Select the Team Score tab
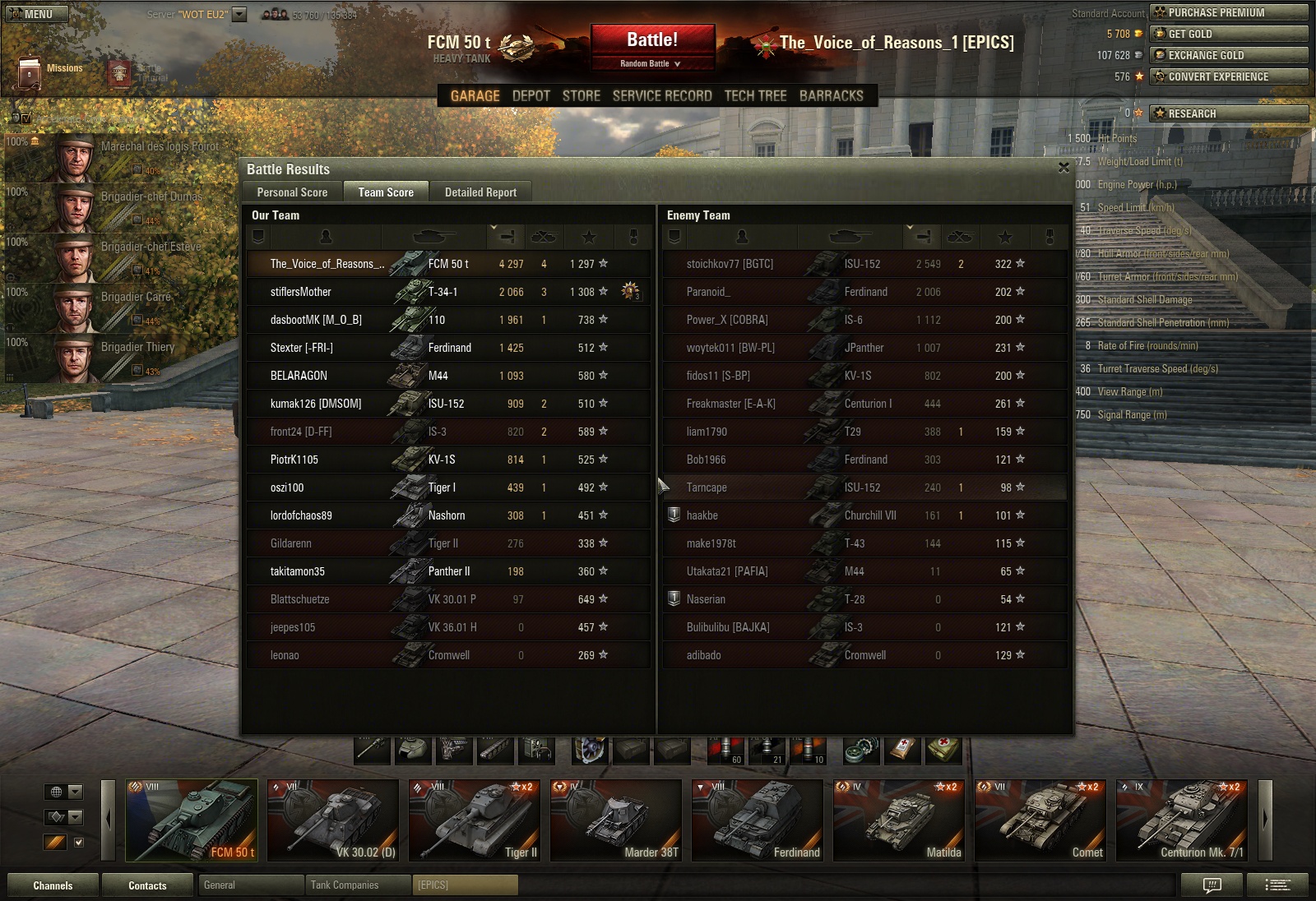The height and width of the screenshot is (901, 1316). [386, 192]
